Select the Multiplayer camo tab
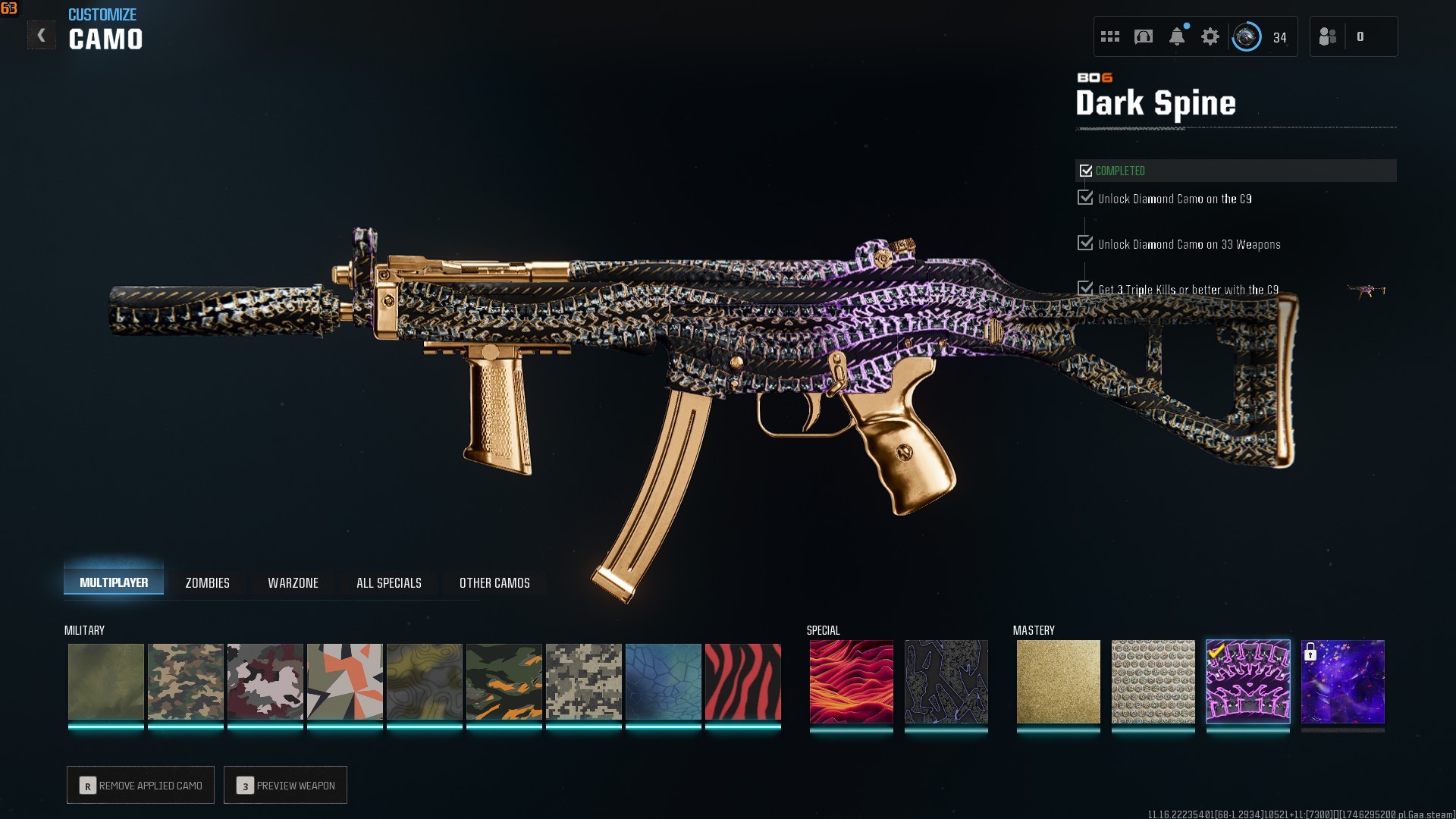 pos(114,582)
